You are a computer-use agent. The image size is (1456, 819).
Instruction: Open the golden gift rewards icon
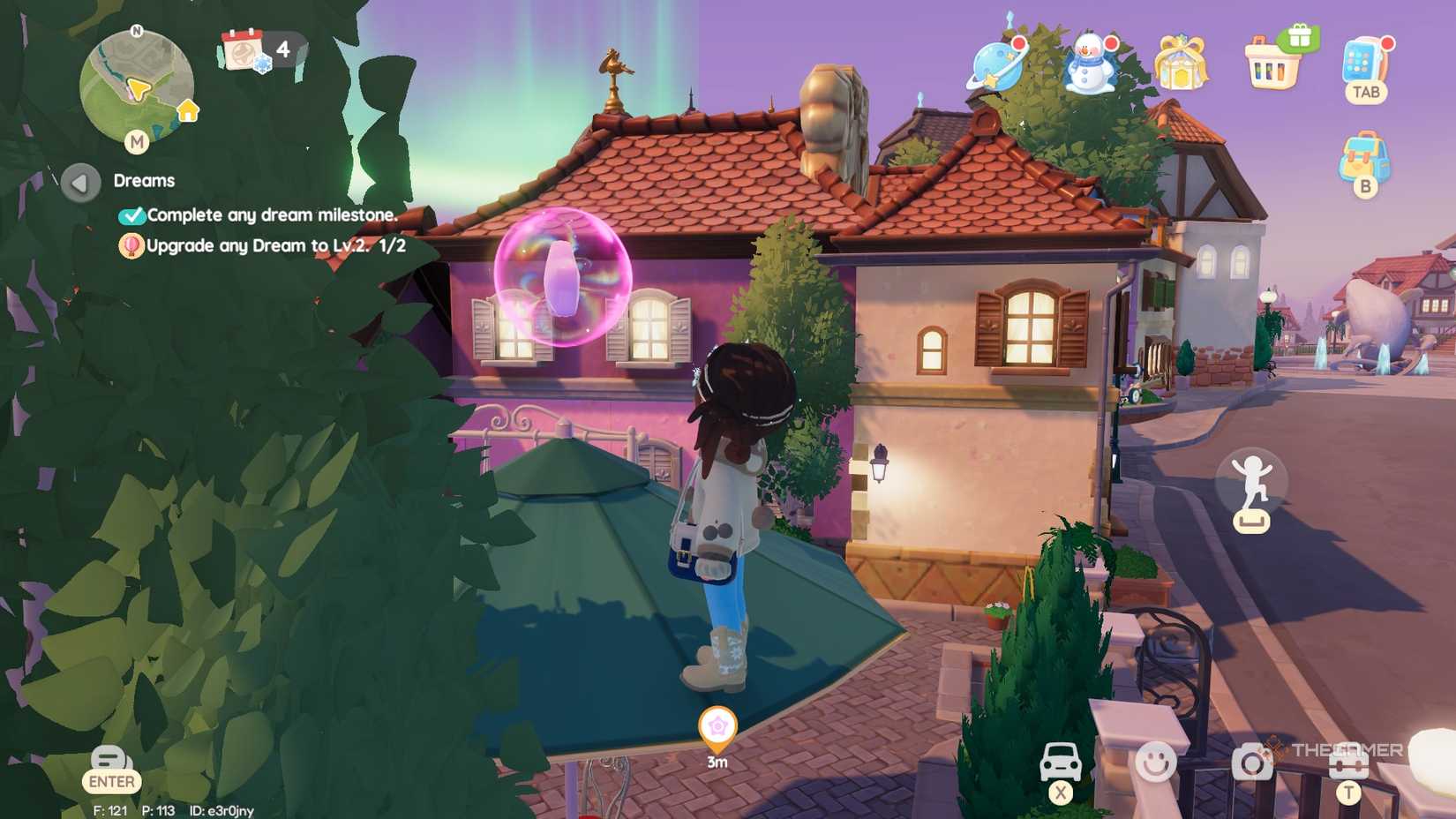pyautogui.click(x=1182, y=64)
